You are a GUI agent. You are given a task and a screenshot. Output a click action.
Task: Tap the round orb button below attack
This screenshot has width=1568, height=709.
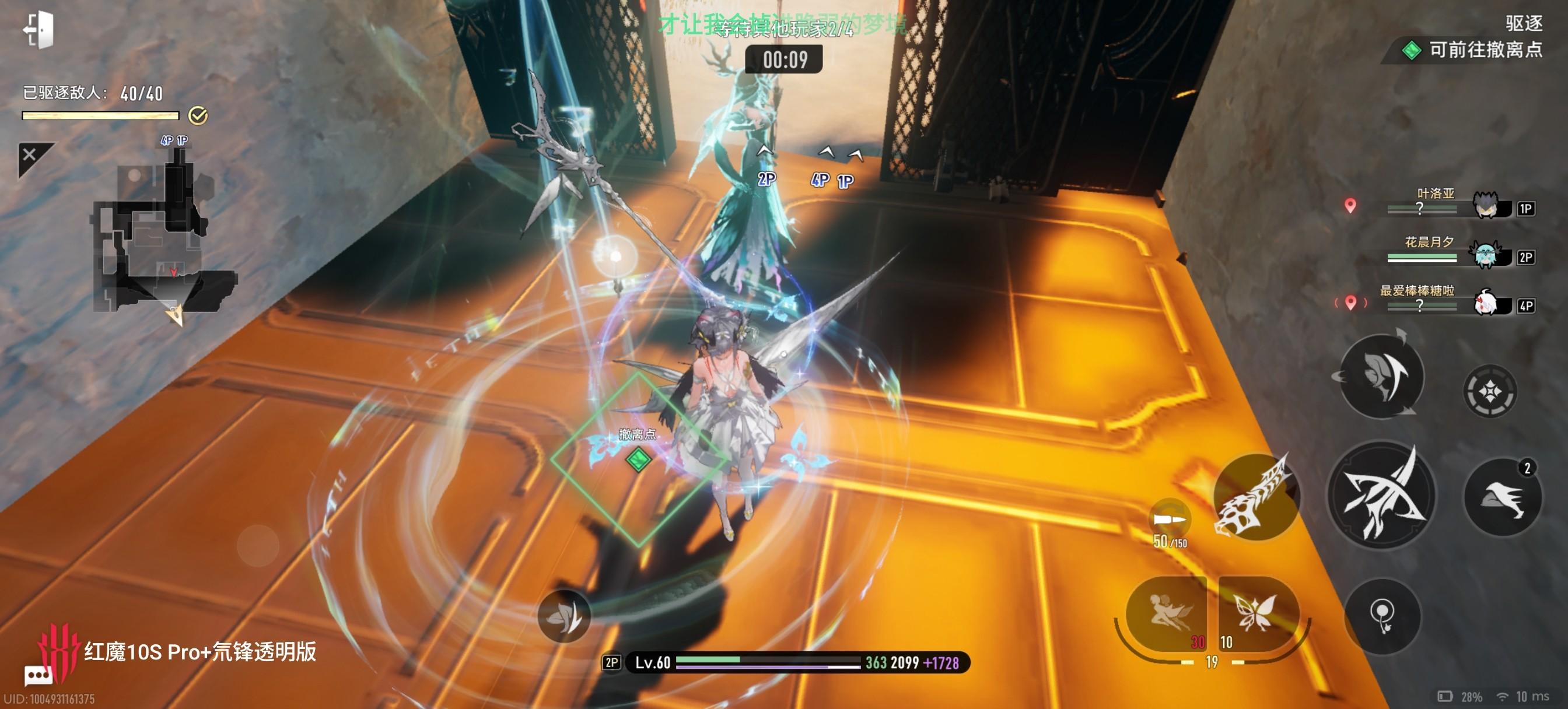pos(1382,616)
